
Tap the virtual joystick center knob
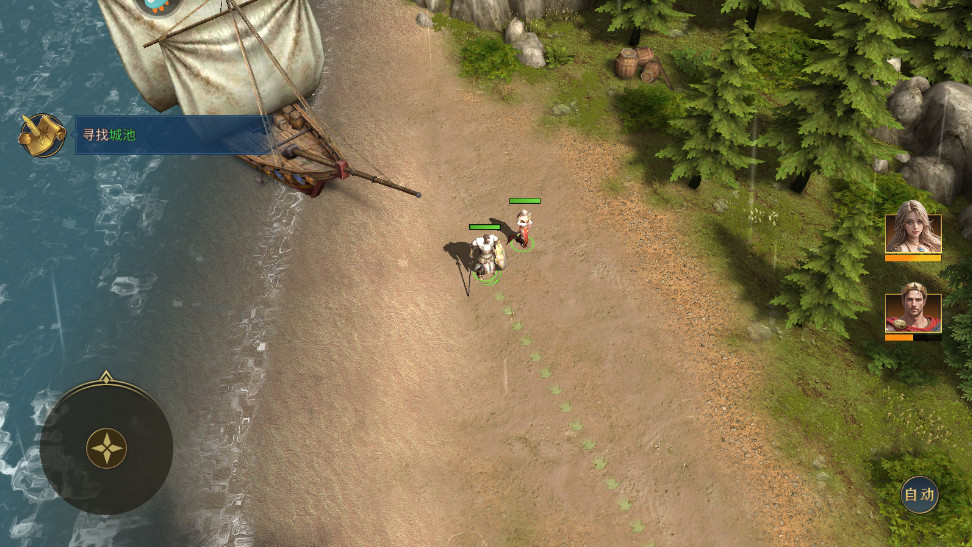pos(106,448)
